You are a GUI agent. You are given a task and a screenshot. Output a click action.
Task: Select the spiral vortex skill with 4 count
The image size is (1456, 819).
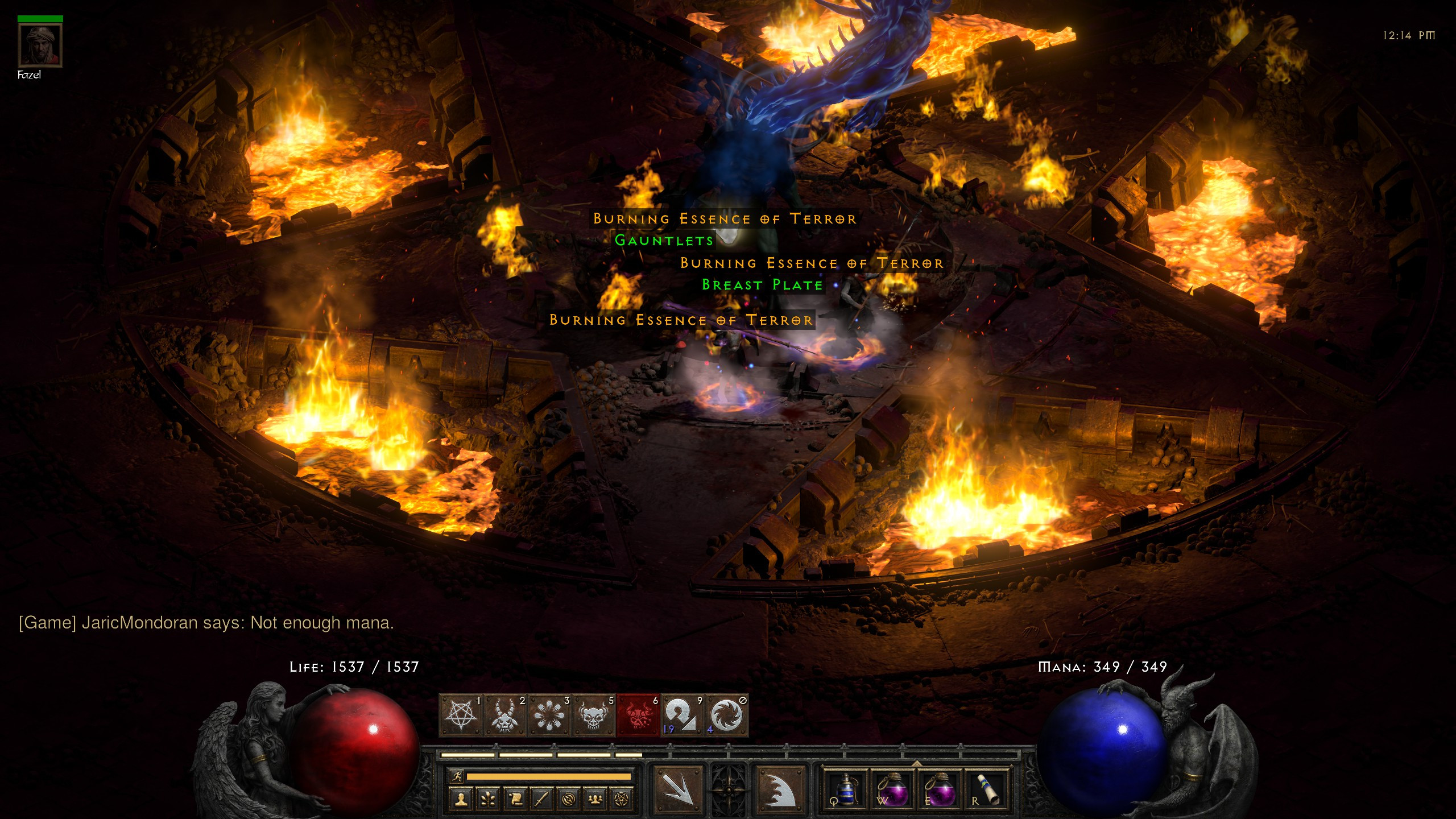point(726,715)
